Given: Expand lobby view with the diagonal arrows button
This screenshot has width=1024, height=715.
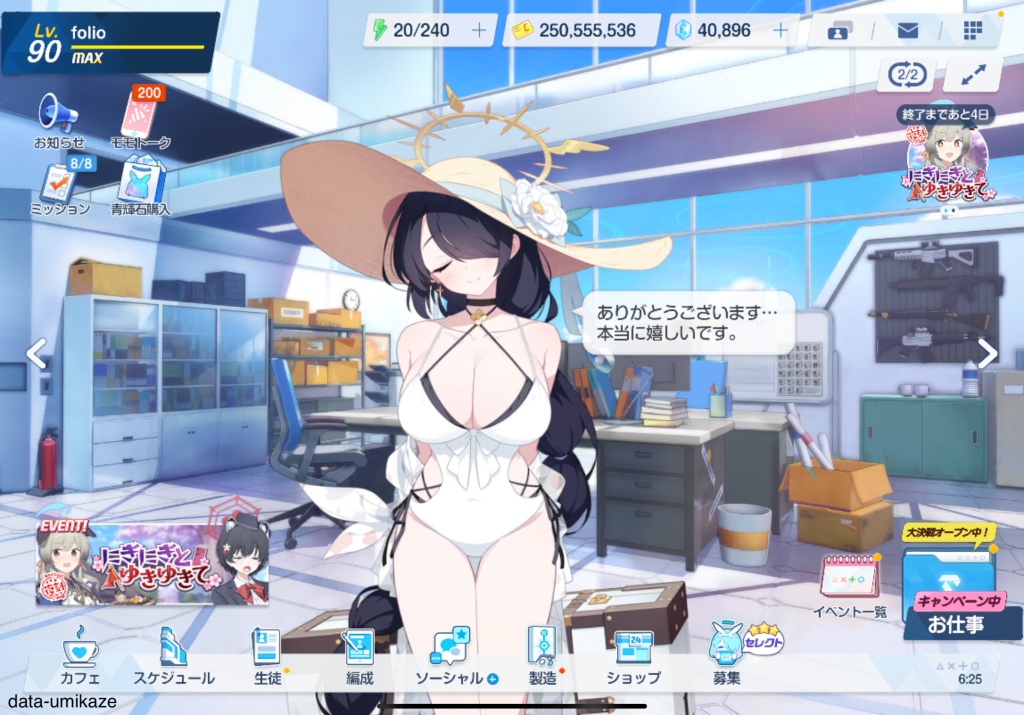Looking at the screenshot, I should click(965, 74).
